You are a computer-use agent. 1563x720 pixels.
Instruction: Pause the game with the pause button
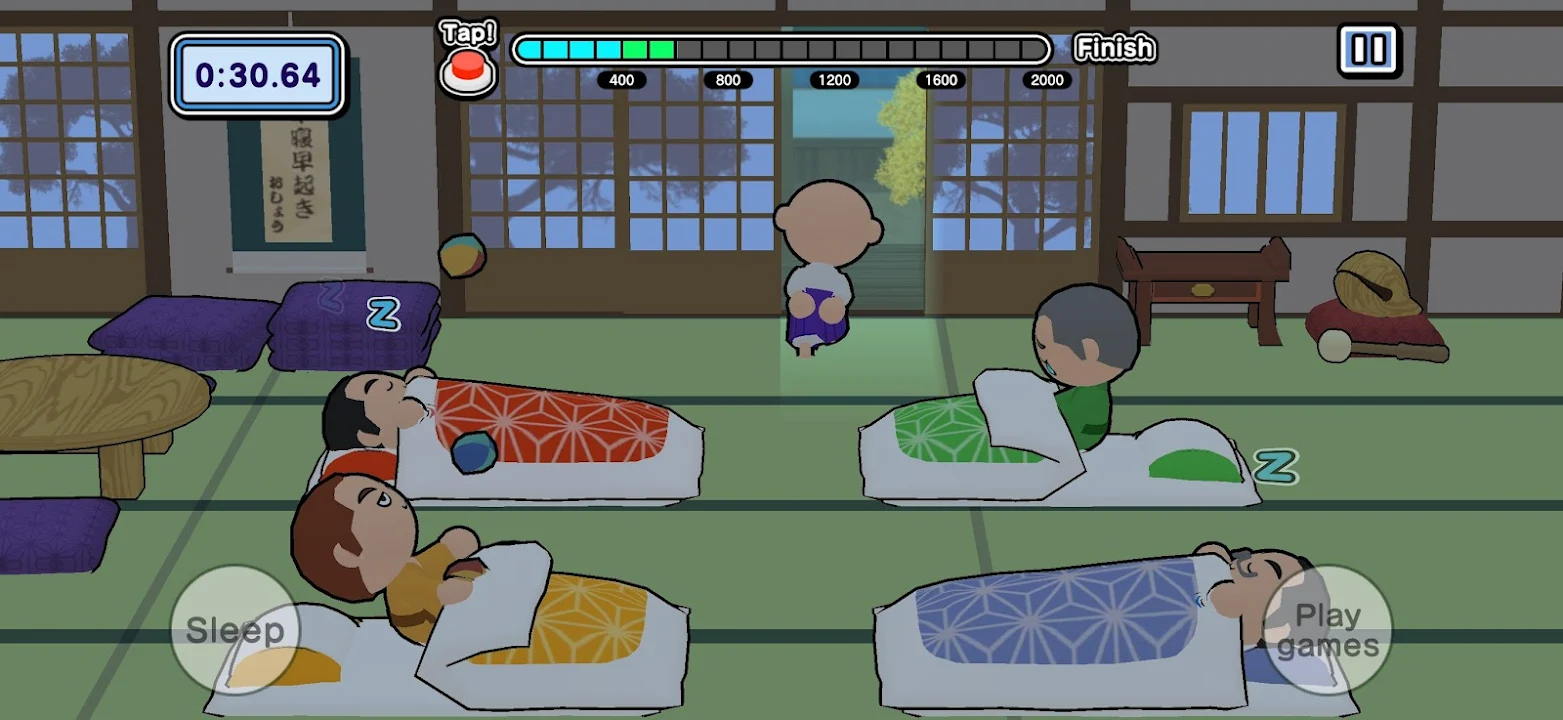(x=1368, y=50)
